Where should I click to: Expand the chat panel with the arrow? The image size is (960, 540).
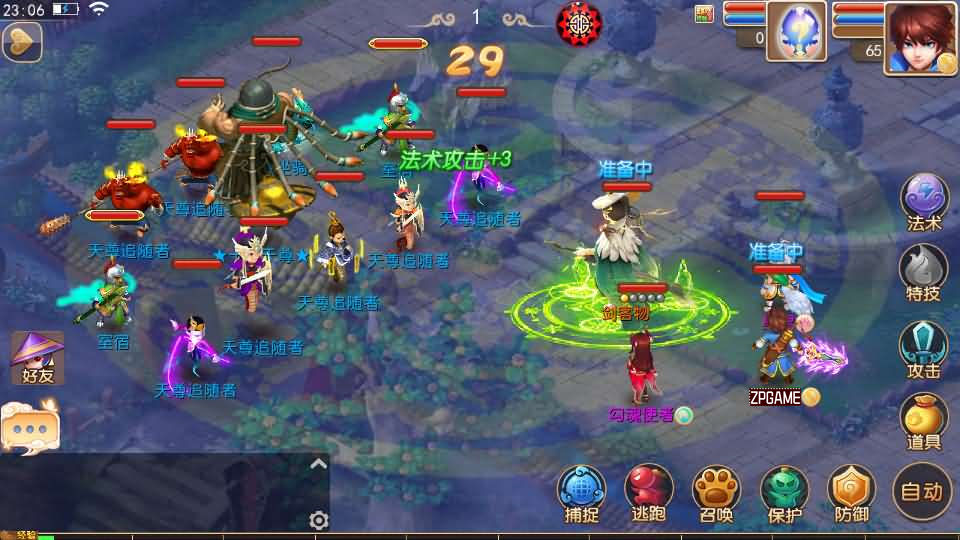(318, 464)
